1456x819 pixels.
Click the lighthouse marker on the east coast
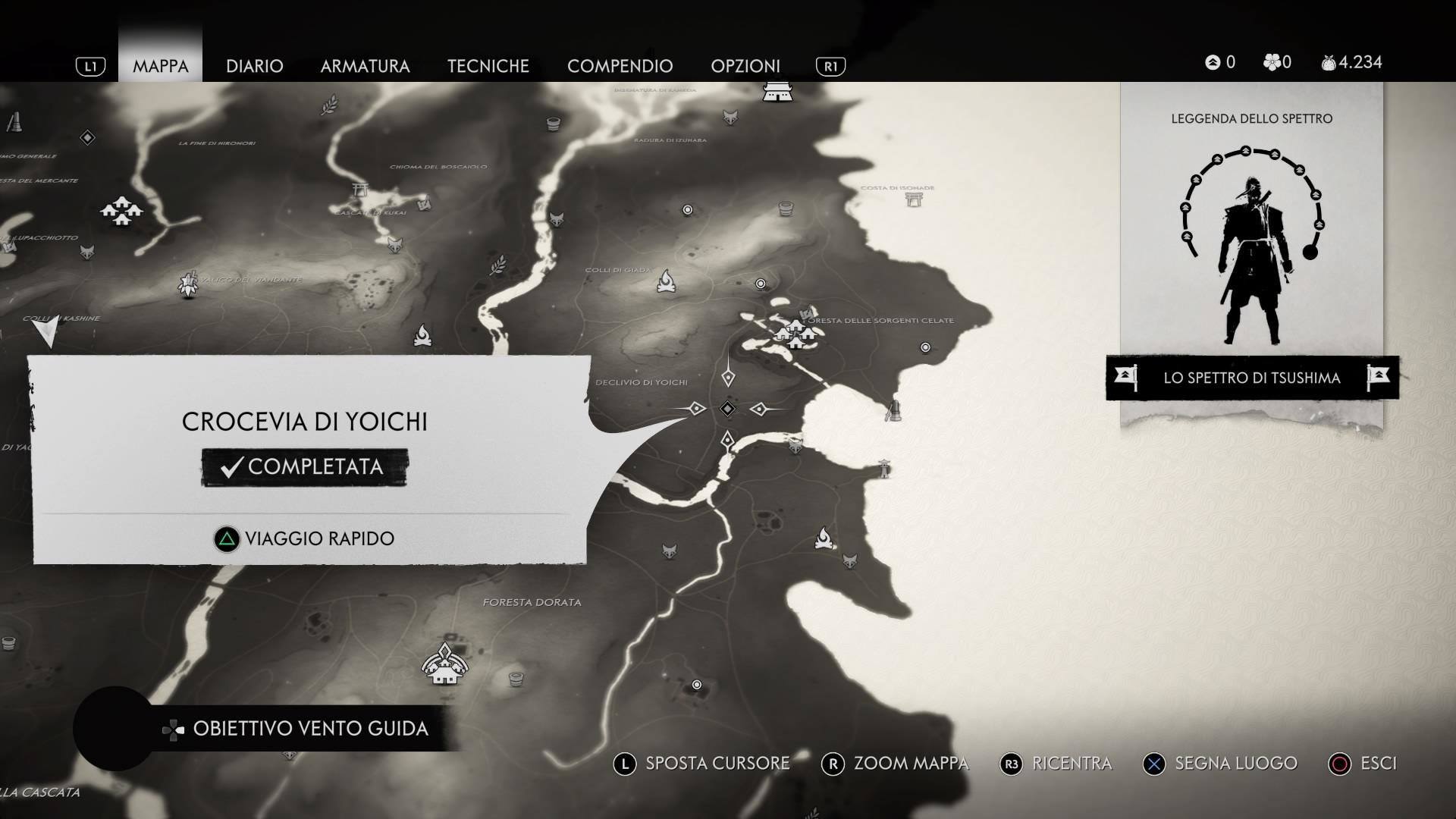point(884,468)
